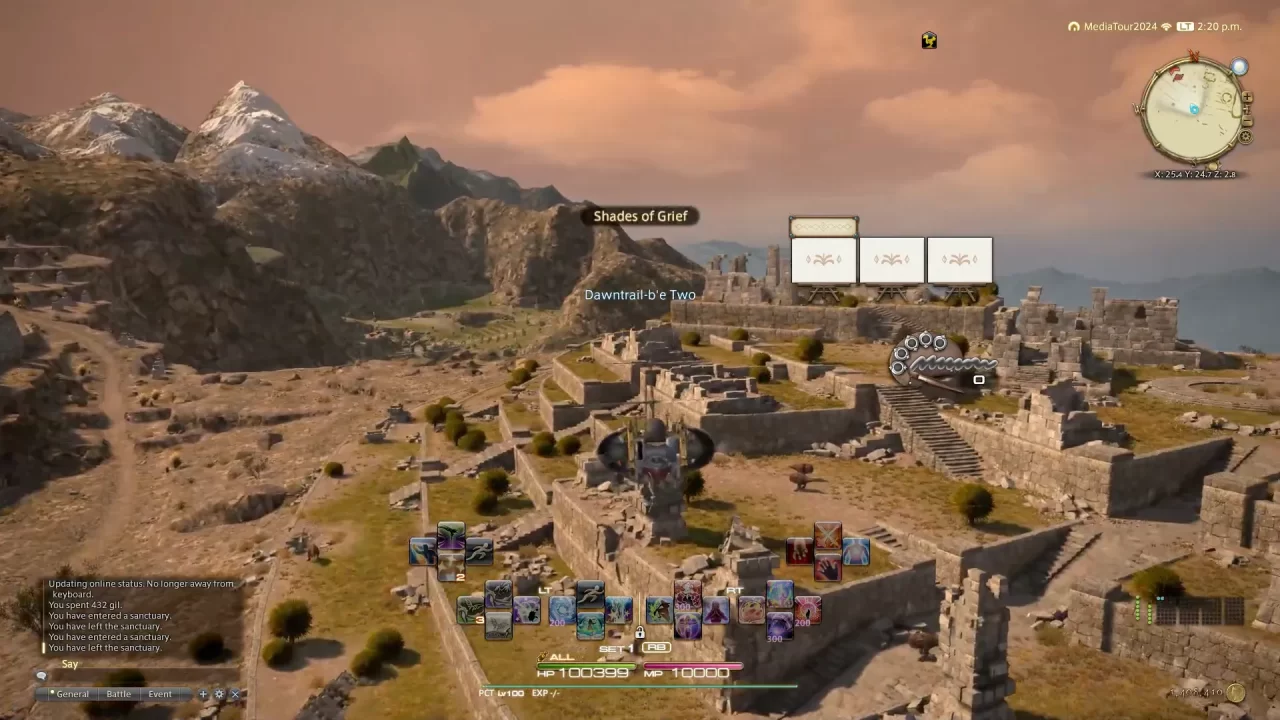The height and width of the screenshot is (720, 1280).
Task: Open chat log settings gear
Action: coord(219,694)
